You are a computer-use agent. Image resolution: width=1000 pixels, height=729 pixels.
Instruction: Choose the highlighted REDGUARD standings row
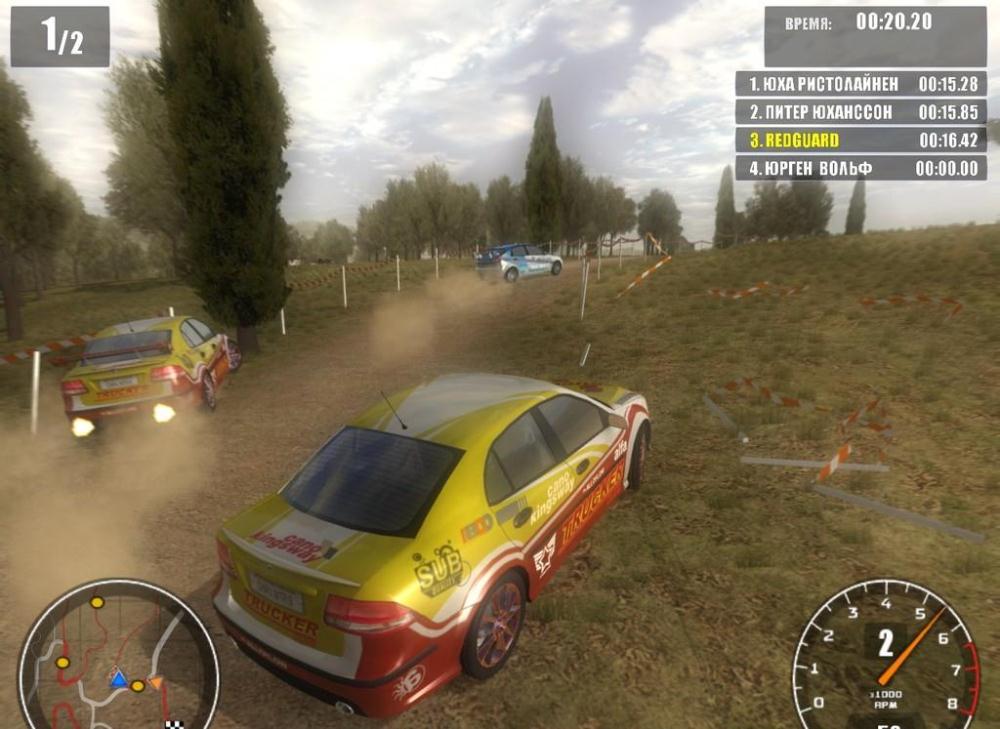point(860,140)
